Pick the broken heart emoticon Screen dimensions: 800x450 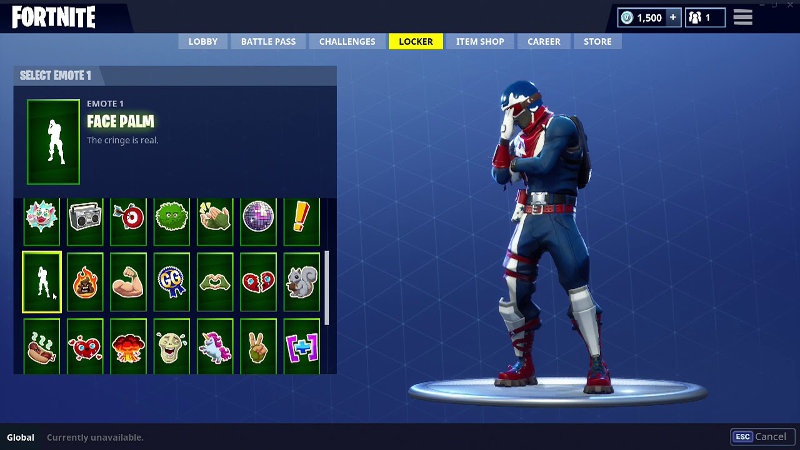point(257,282)
